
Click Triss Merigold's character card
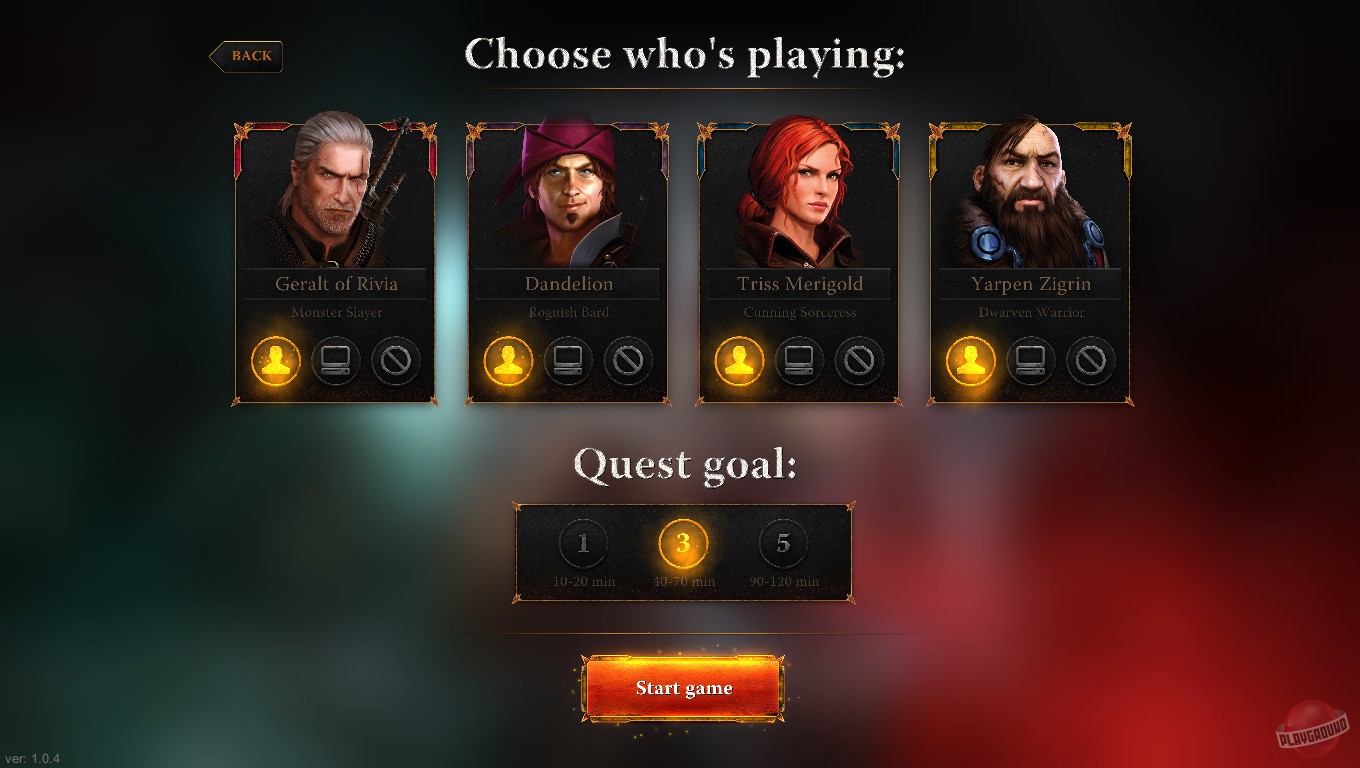[799, 260]
